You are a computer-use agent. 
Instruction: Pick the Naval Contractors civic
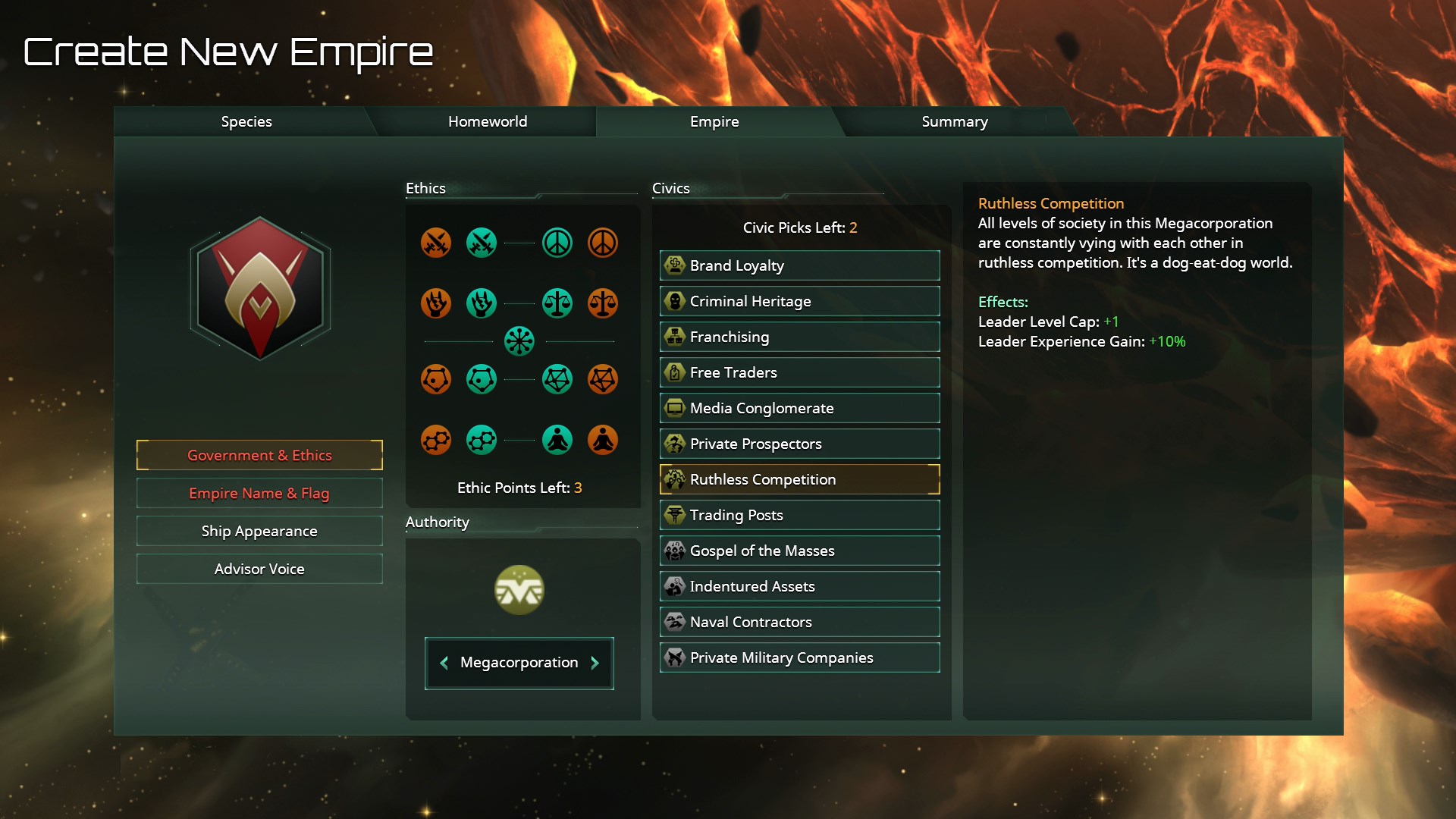(799, 622)
